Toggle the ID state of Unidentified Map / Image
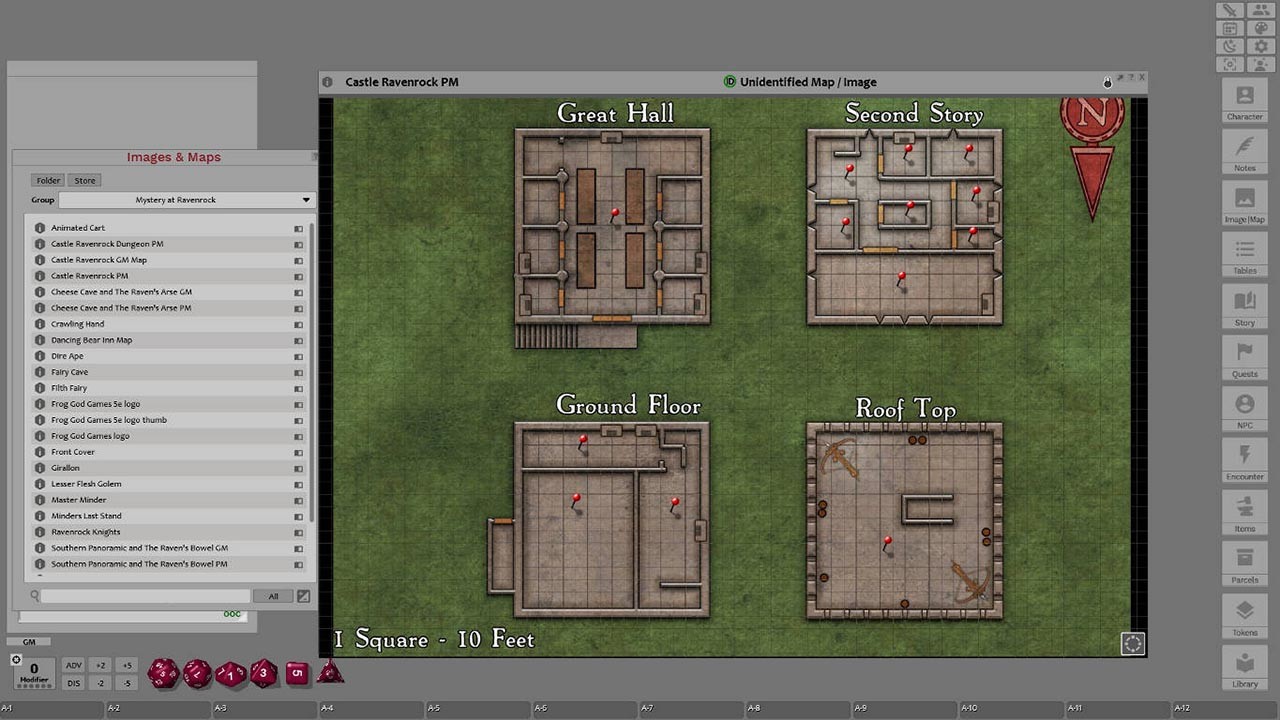Image resolution: width=1280 pixels, height=720 pixels. tap(730, 81)
